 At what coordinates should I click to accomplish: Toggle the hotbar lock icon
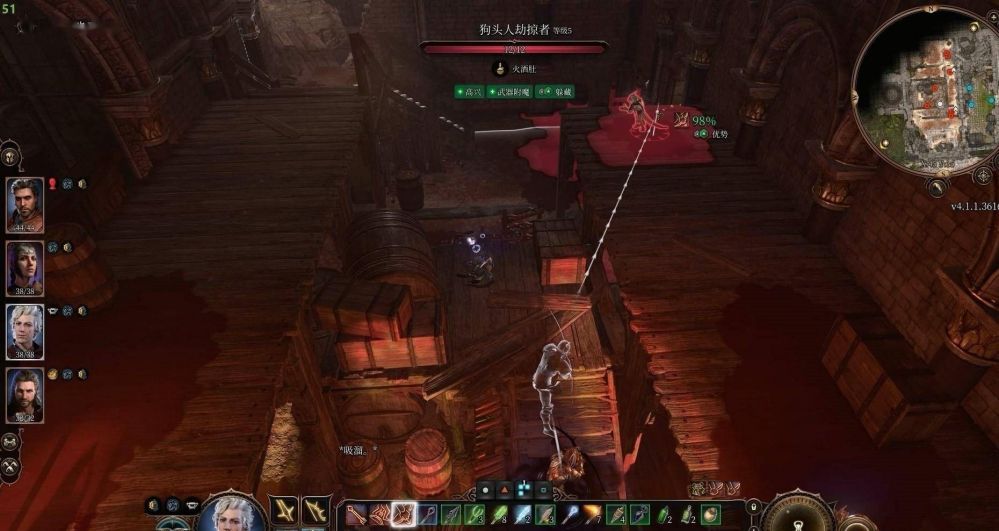753,508
